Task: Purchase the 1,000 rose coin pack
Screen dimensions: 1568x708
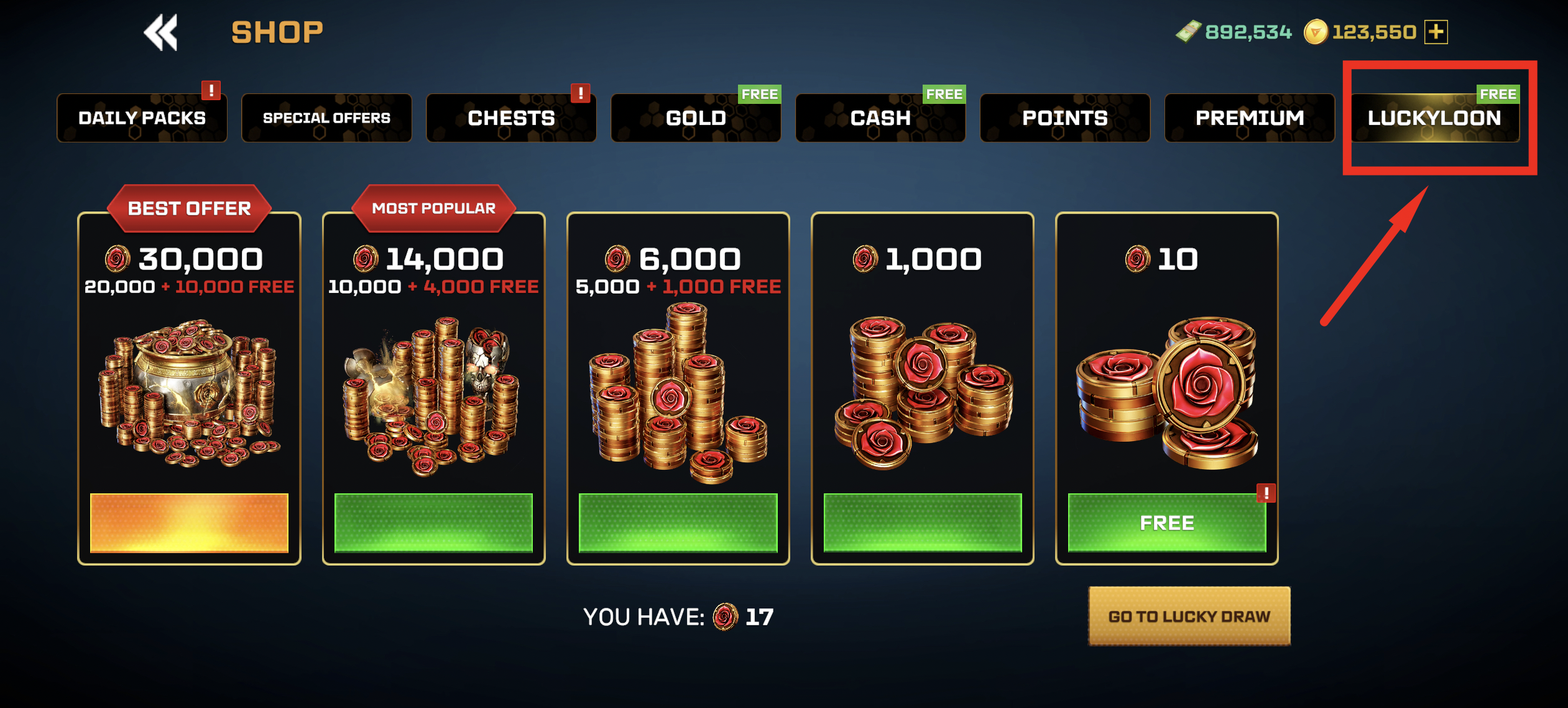Action: click(923, 523)
